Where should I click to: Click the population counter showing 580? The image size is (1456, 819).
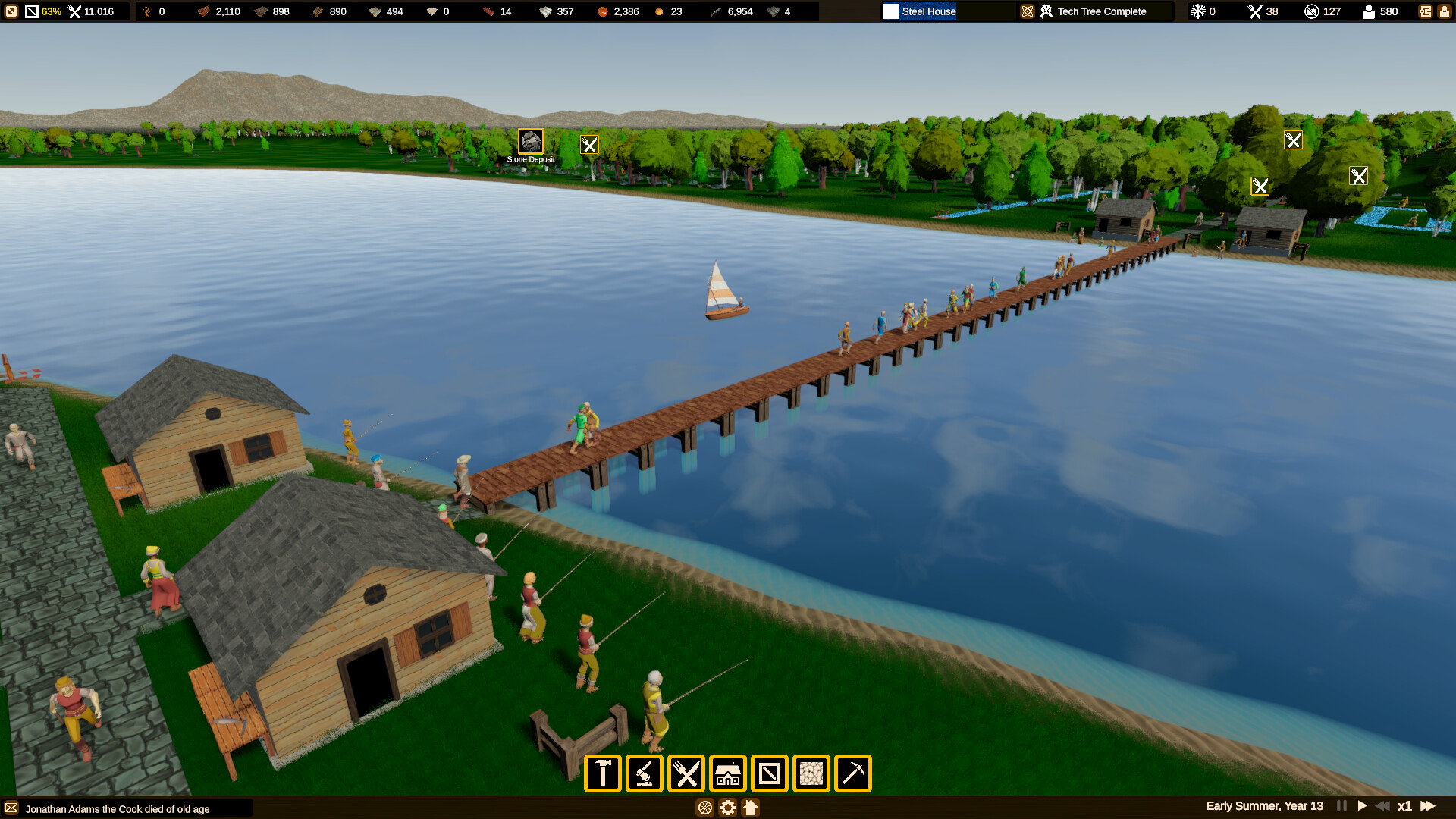pos(1380,11)
